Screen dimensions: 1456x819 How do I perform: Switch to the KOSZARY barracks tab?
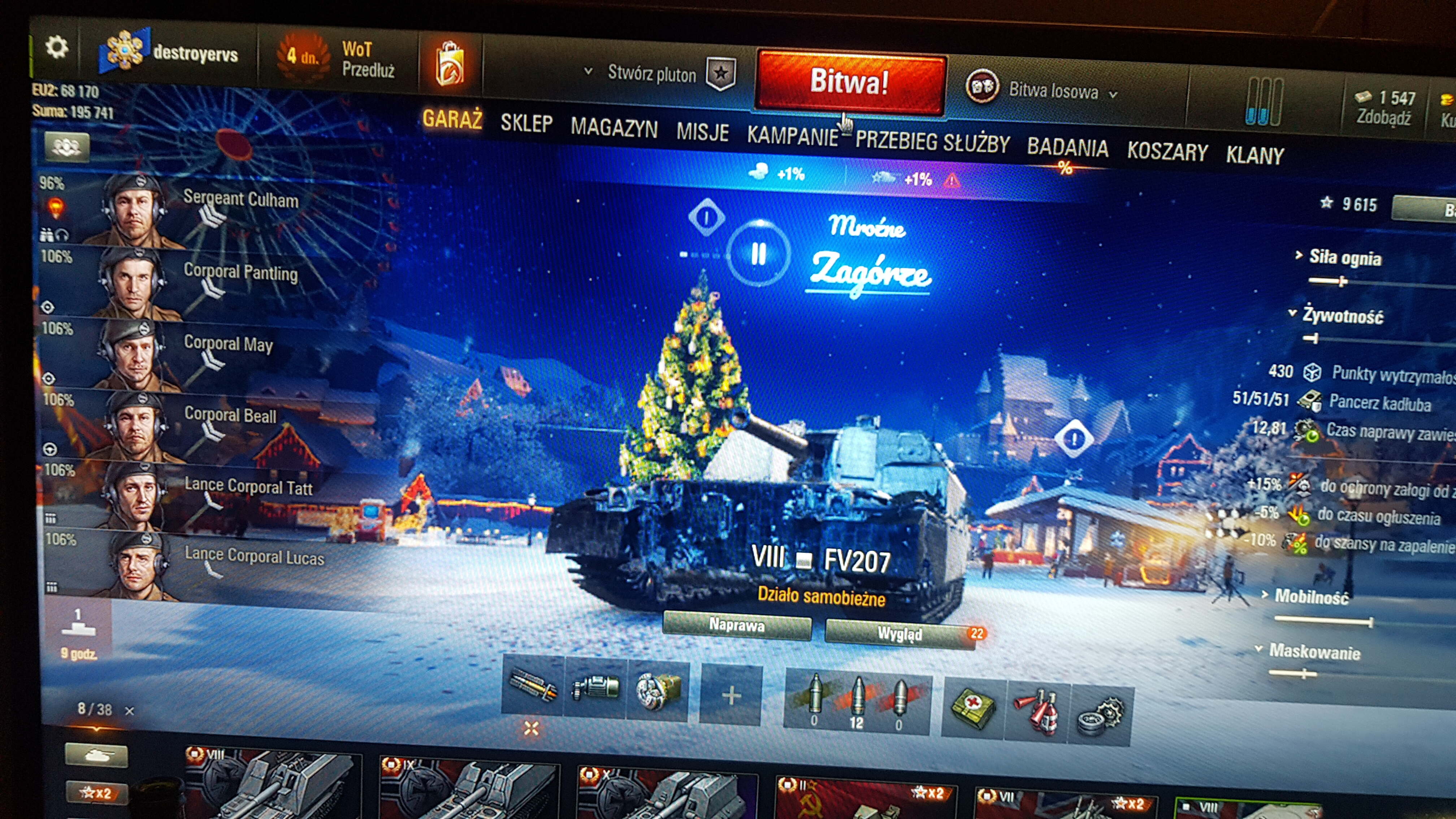pos(1167,152)
